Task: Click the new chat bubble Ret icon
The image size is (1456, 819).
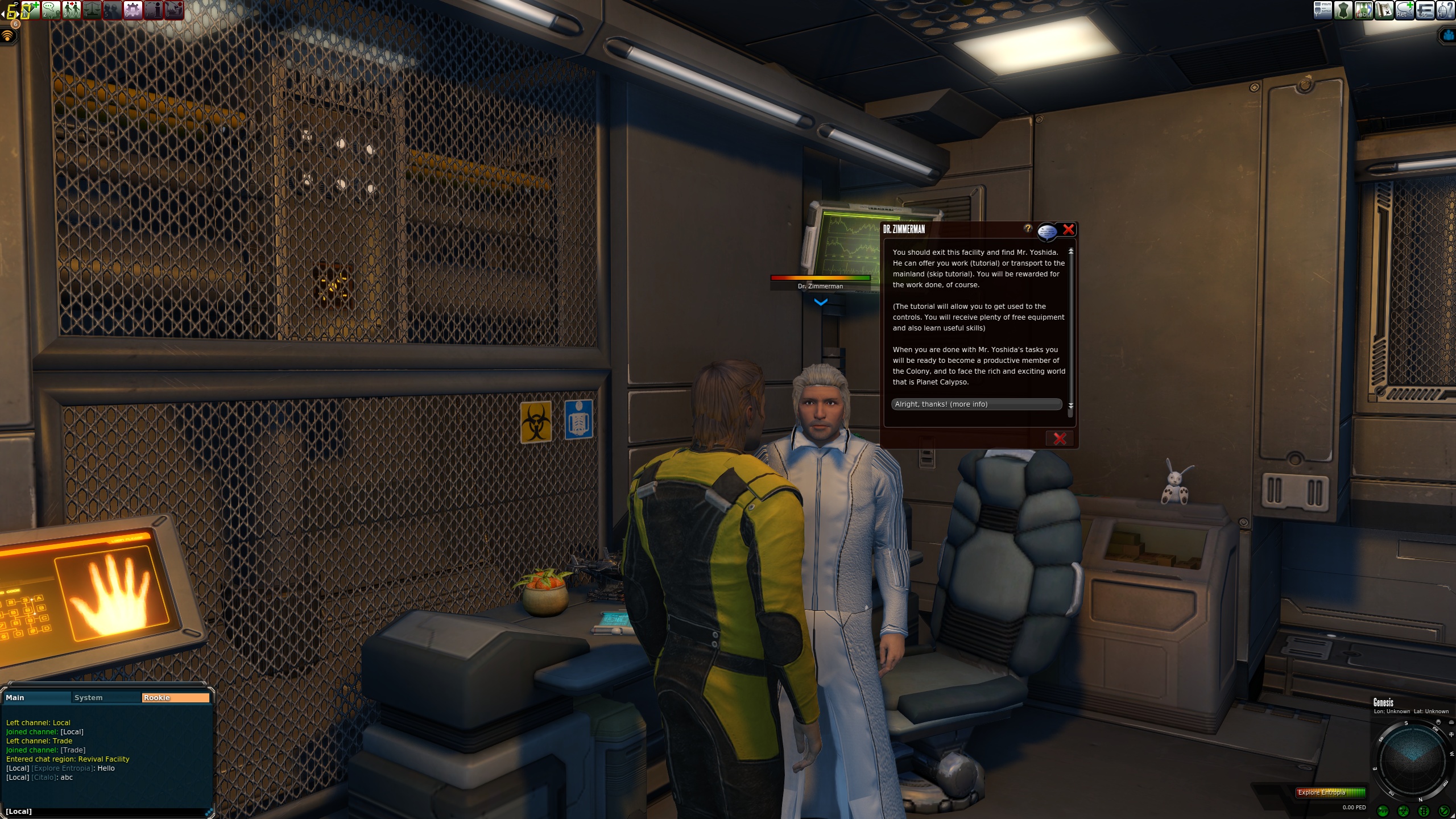Action: click(x=1404, y=10)
